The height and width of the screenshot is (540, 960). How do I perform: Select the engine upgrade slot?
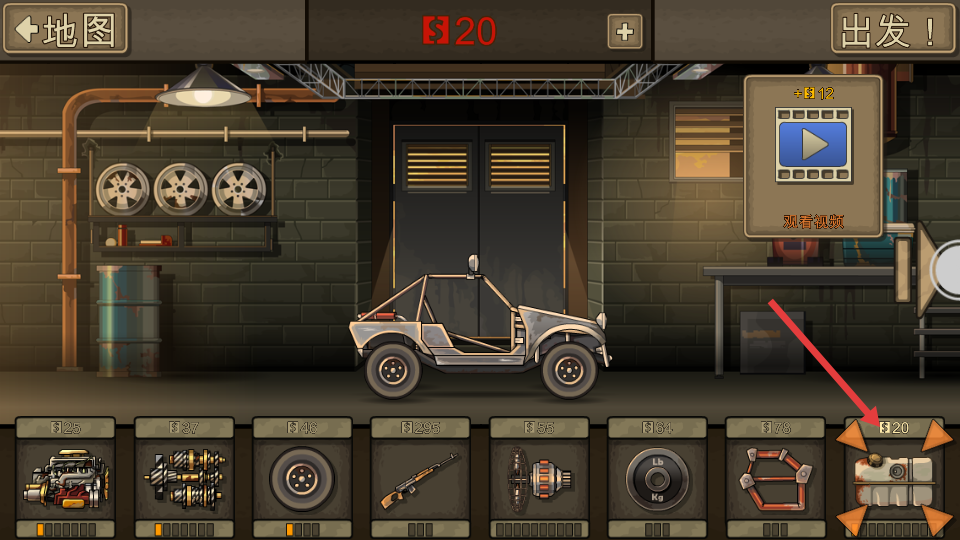(65, 478)
